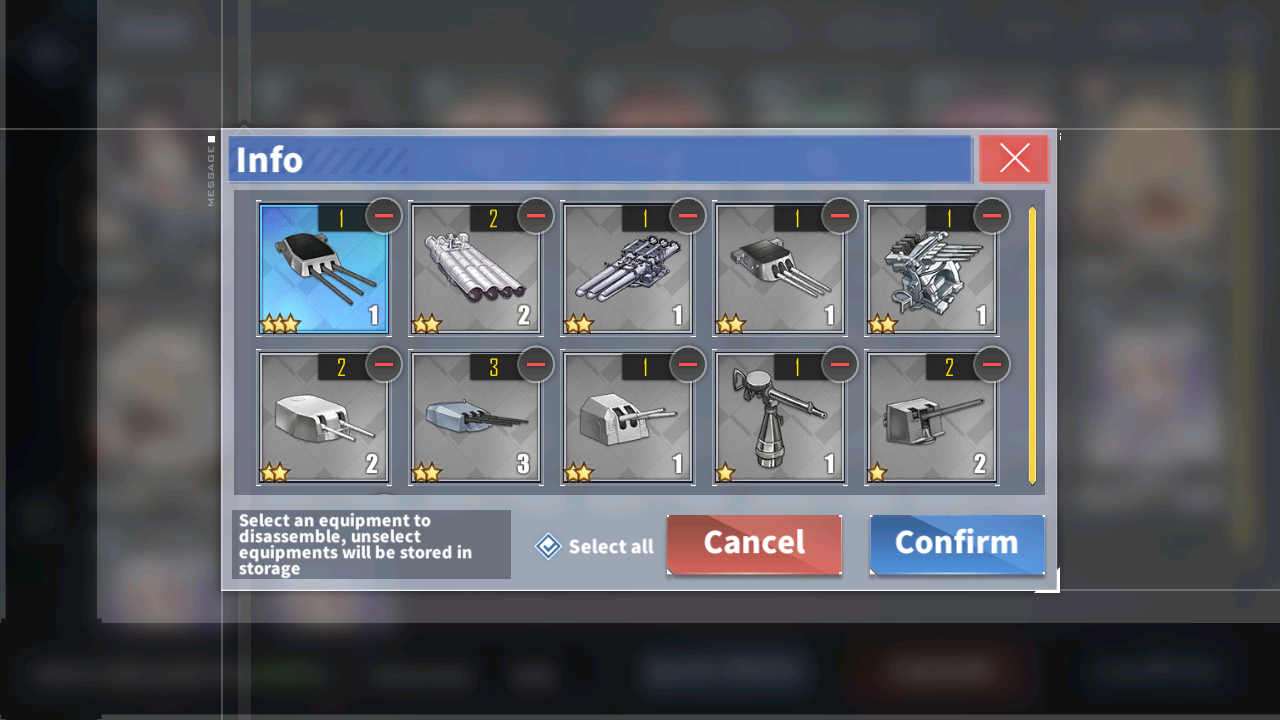Select the tripod anti-air machine gun thumbnail
The image size is (1280, 720).
point(780,418)
